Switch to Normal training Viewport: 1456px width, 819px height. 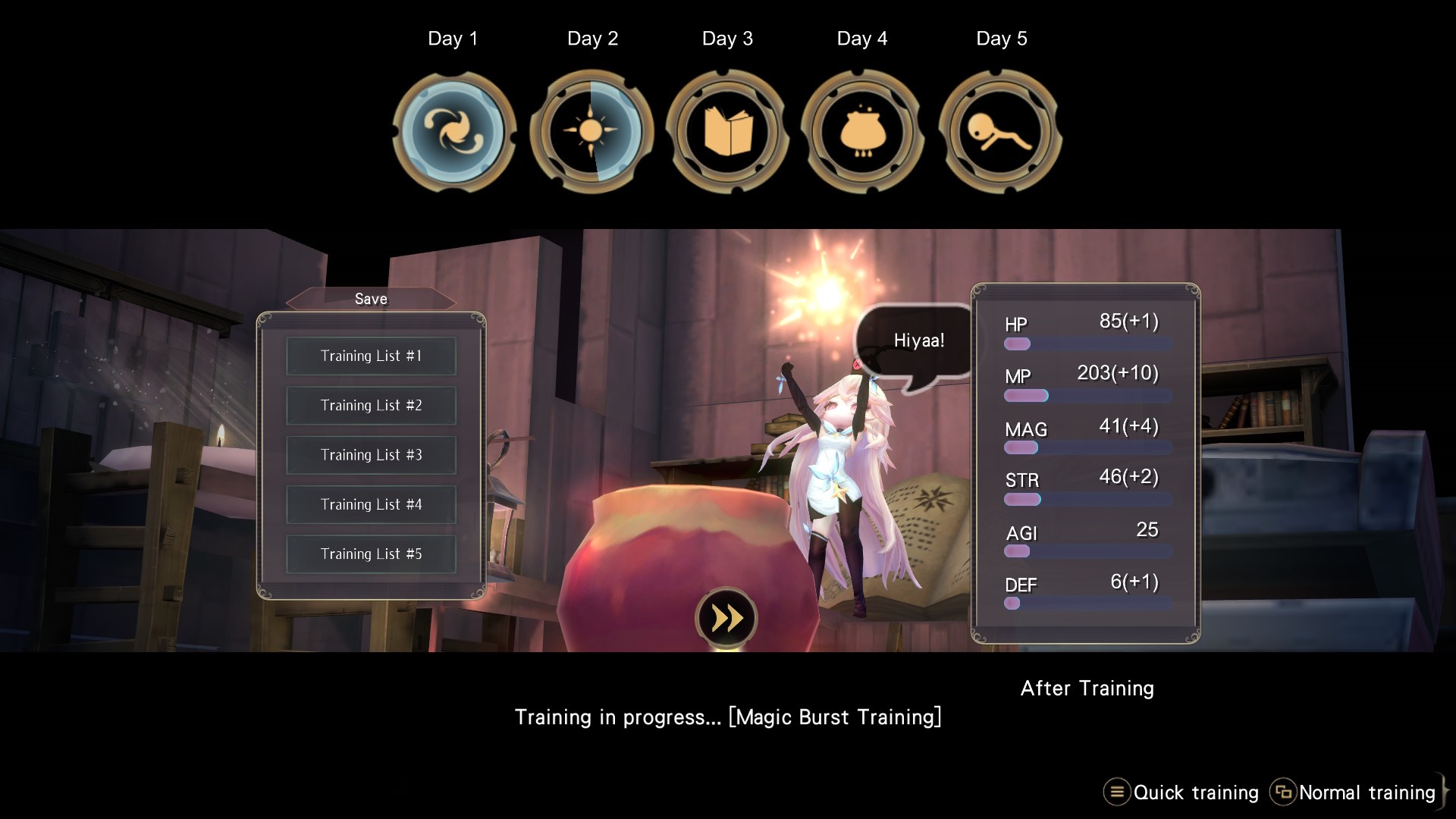[1353, 792]
